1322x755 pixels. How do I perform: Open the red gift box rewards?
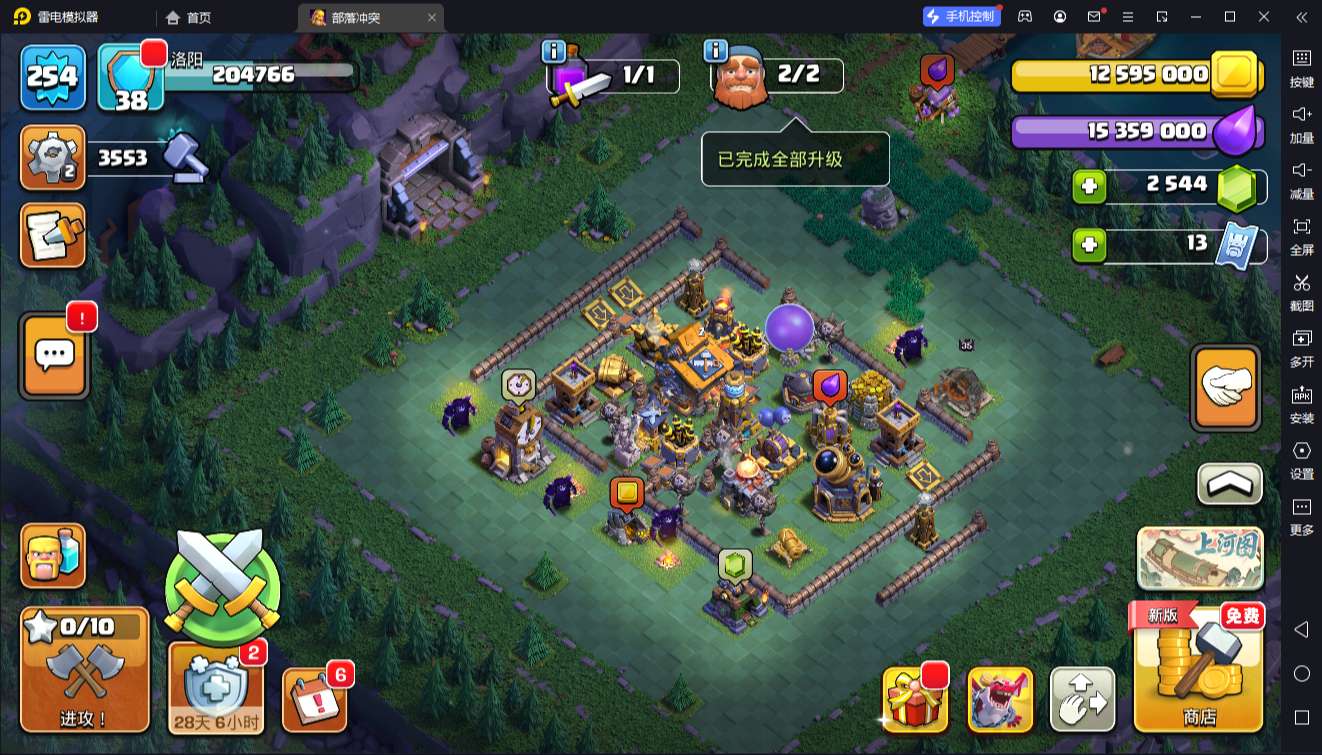click(x=915, y=700)
